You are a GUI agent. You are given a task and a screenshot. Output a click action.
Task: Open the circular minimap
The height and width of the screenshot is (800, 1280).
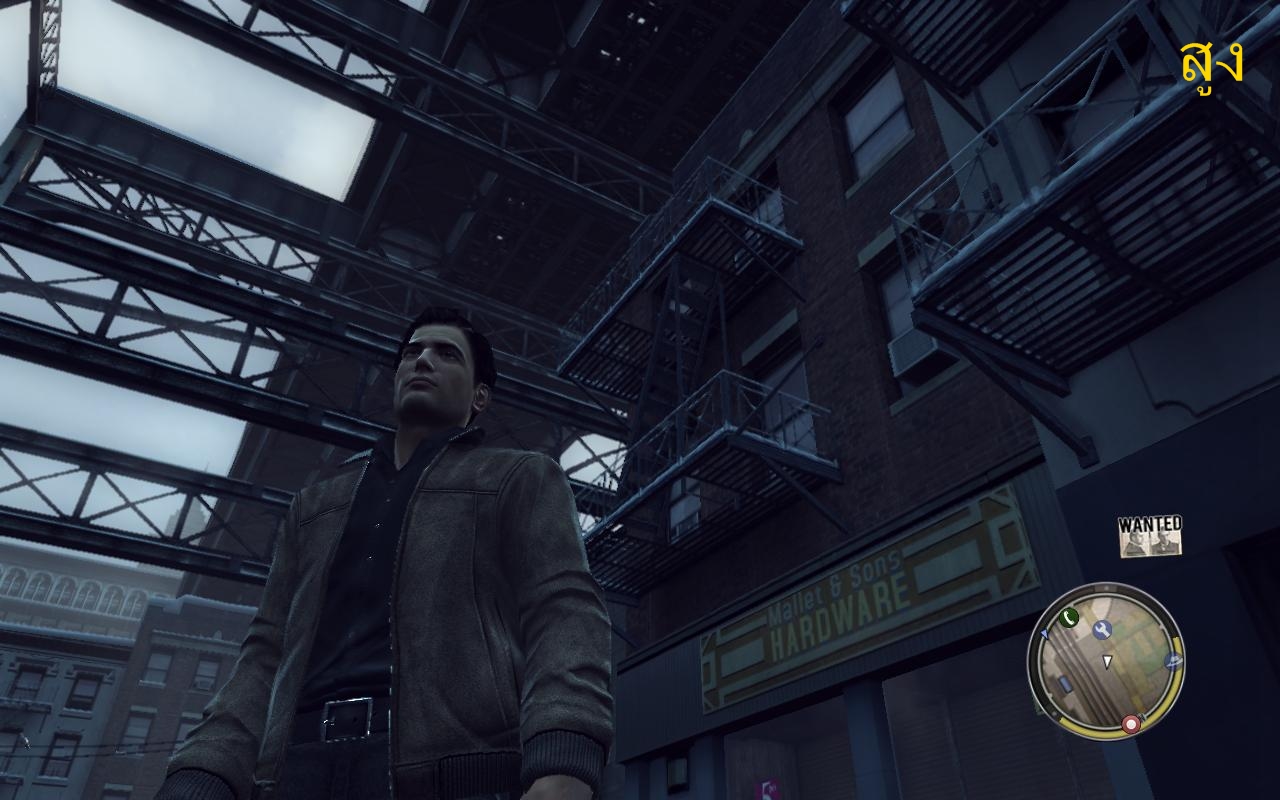(1106, 661)
